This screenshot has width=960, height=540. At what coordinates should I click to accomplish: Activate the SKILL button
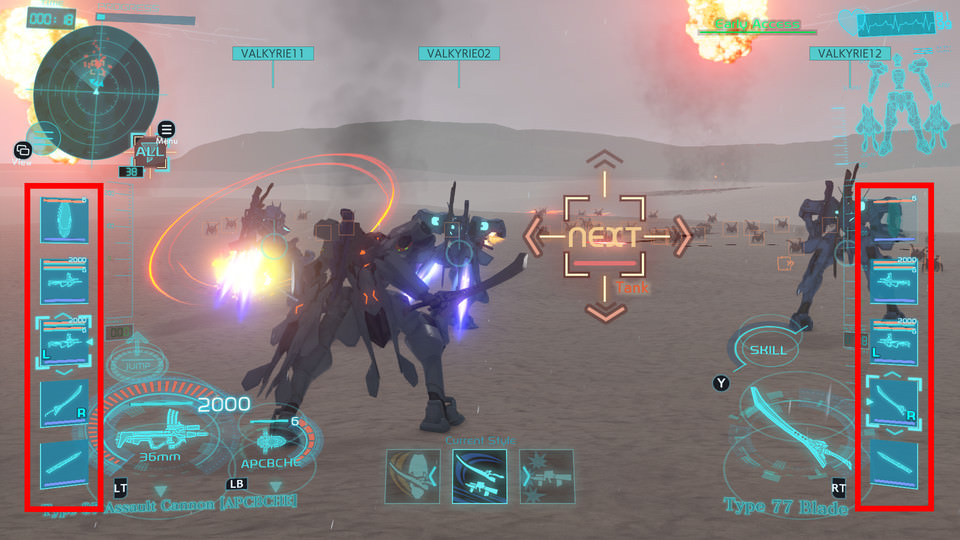[x=769, y=350]
